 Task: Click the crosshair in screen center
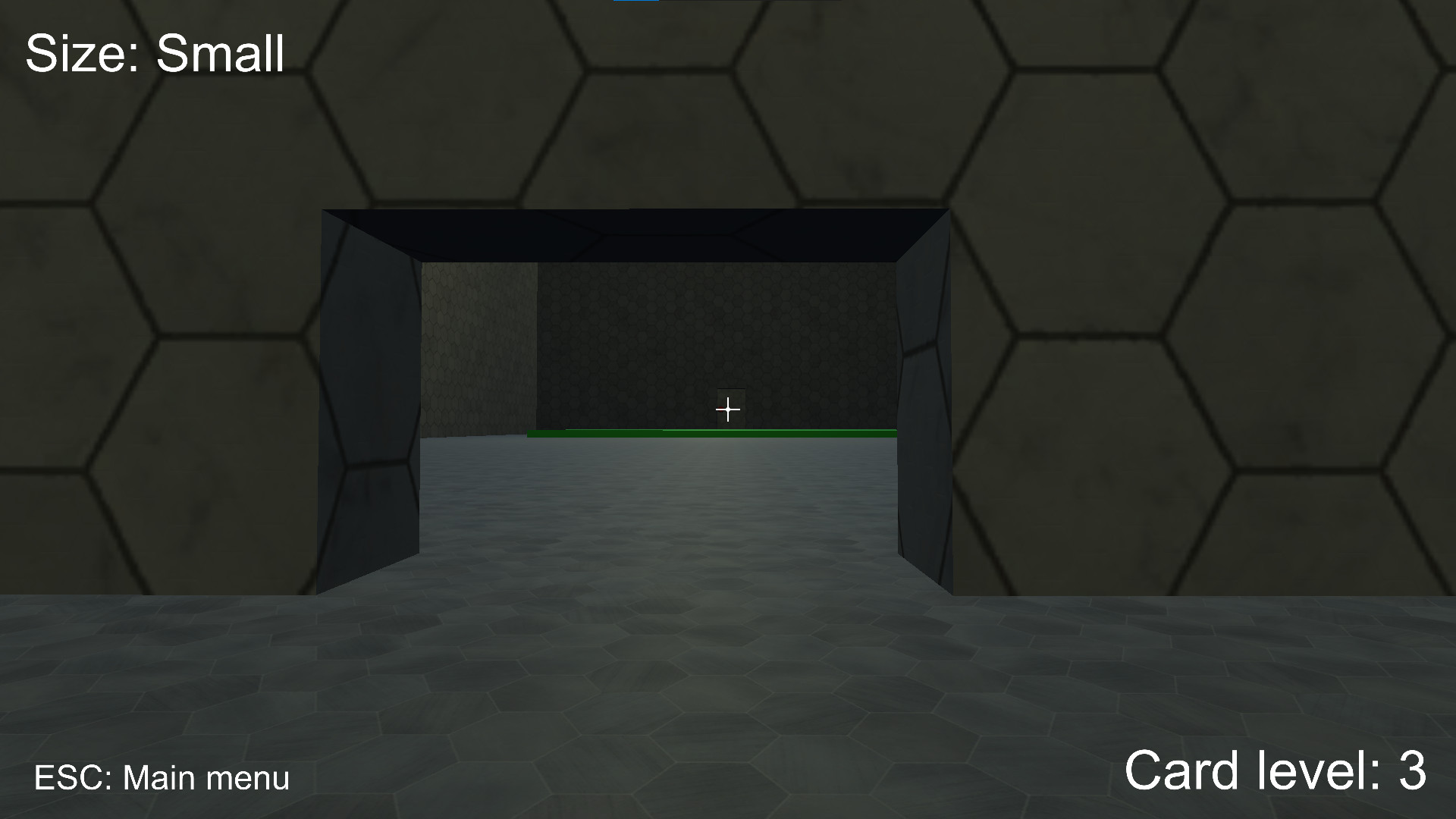tap(728, 409)
